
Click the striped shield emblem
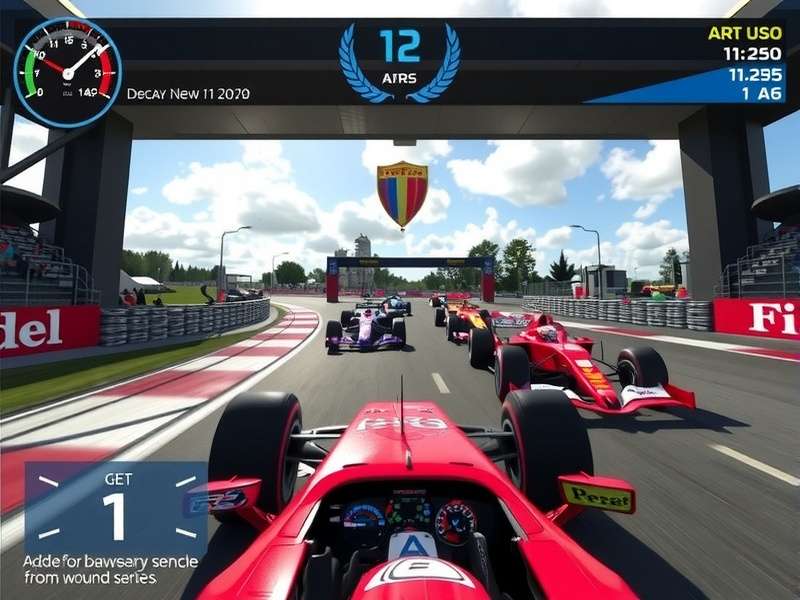[x=402, y=194]
